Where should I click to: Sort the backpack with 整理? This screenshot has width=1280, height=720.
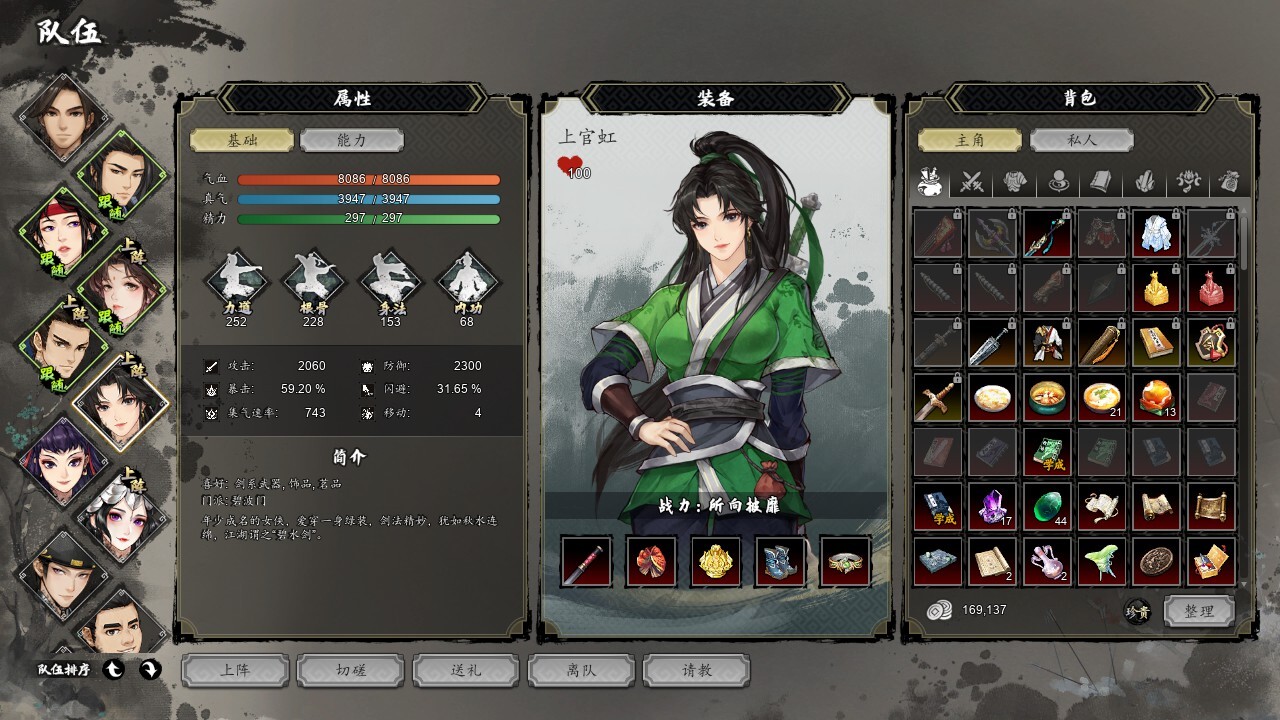pyautogui.click(x=1199, y=611)
